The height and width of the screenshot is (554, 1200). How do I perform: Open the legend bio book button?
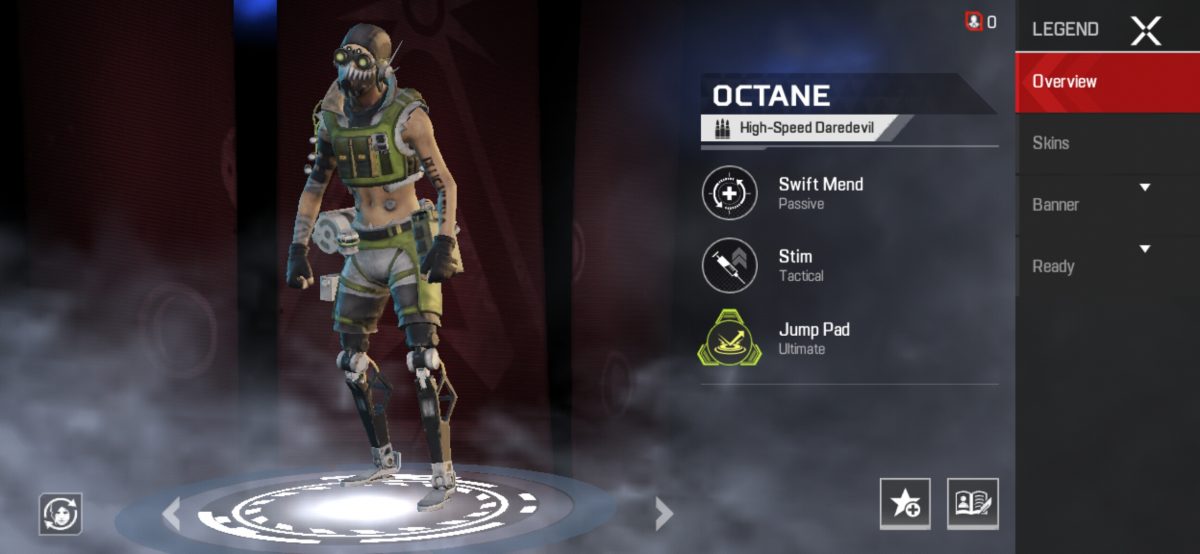[x=972, y=503]
